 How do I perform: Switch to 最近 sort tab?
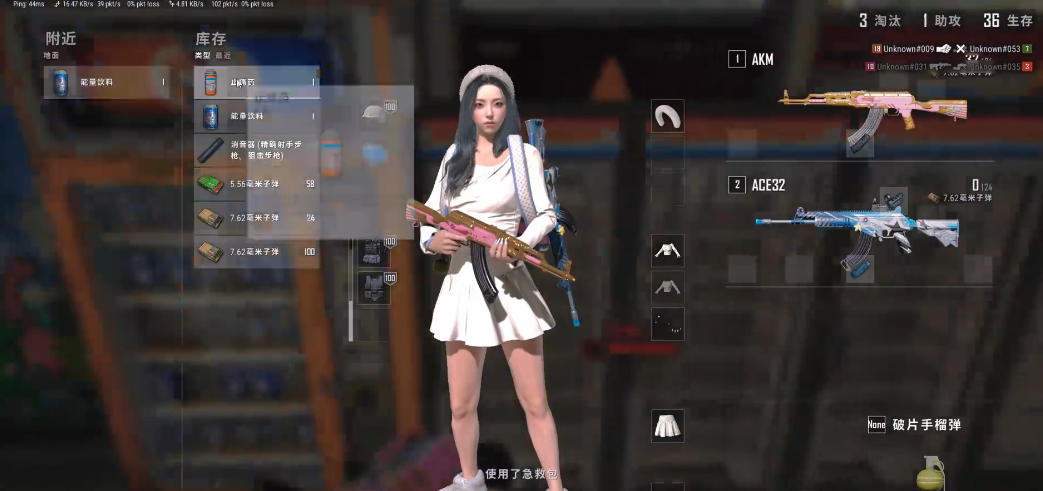[223, 56]
